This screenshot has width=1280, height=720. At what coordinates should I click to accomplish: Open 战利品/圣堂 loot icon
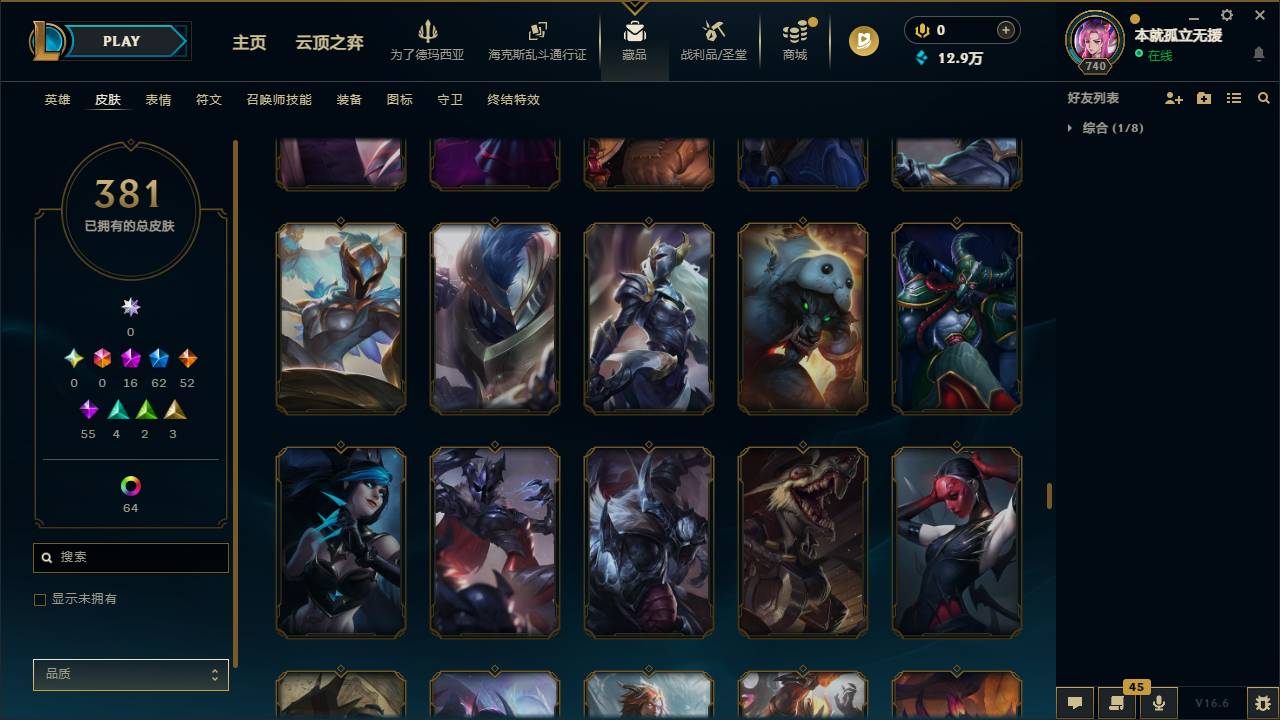click(x=712, y=40)
